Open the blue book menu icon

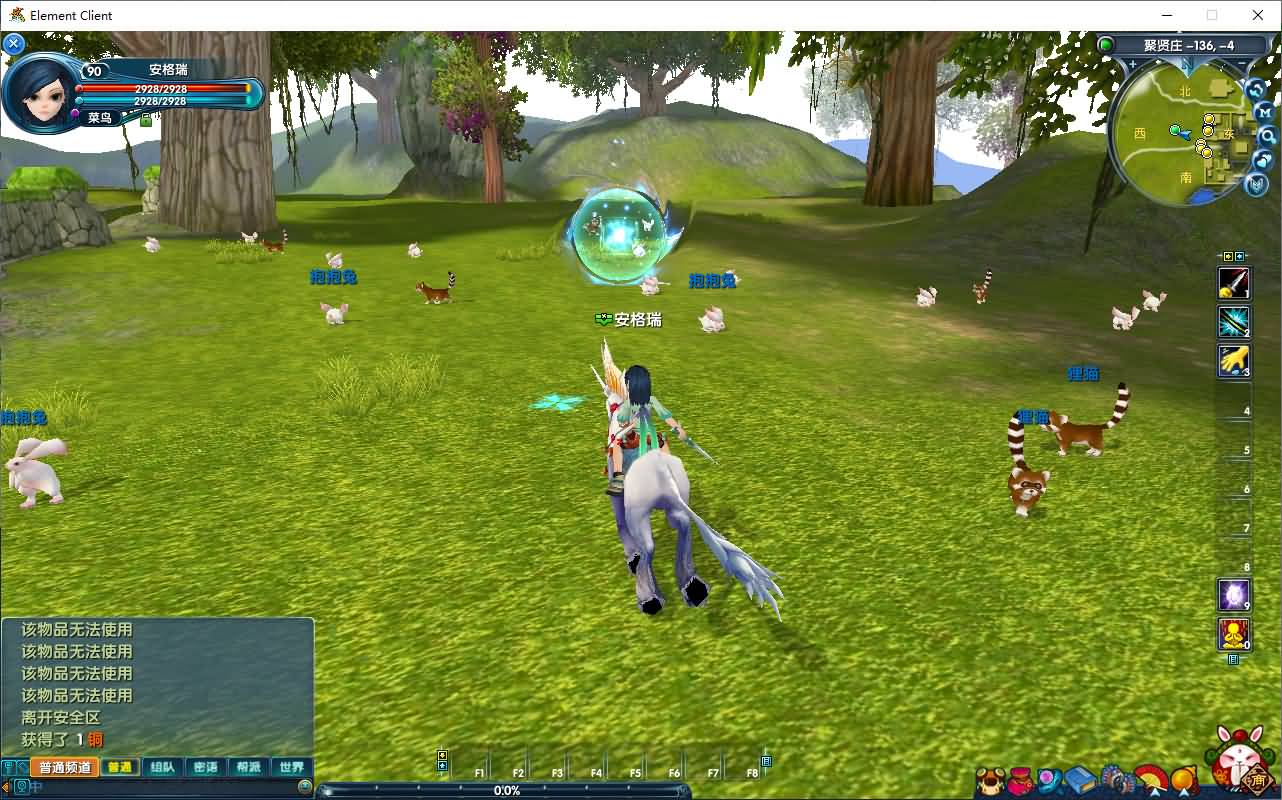click(1080, 780)
